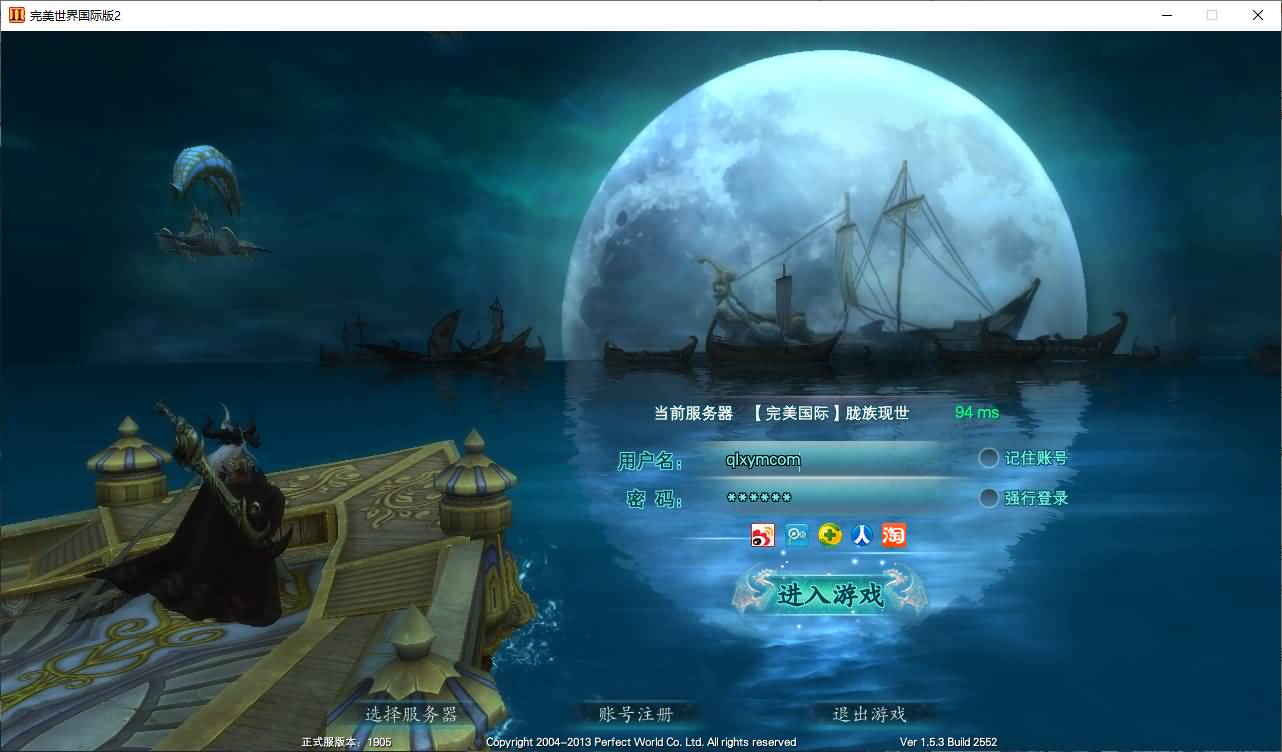This screenshot has height=752, width=1282.
Task: Click the blue 'Po' Pengyou login icon
Action: pyautogui.click(x=795, y=535)
